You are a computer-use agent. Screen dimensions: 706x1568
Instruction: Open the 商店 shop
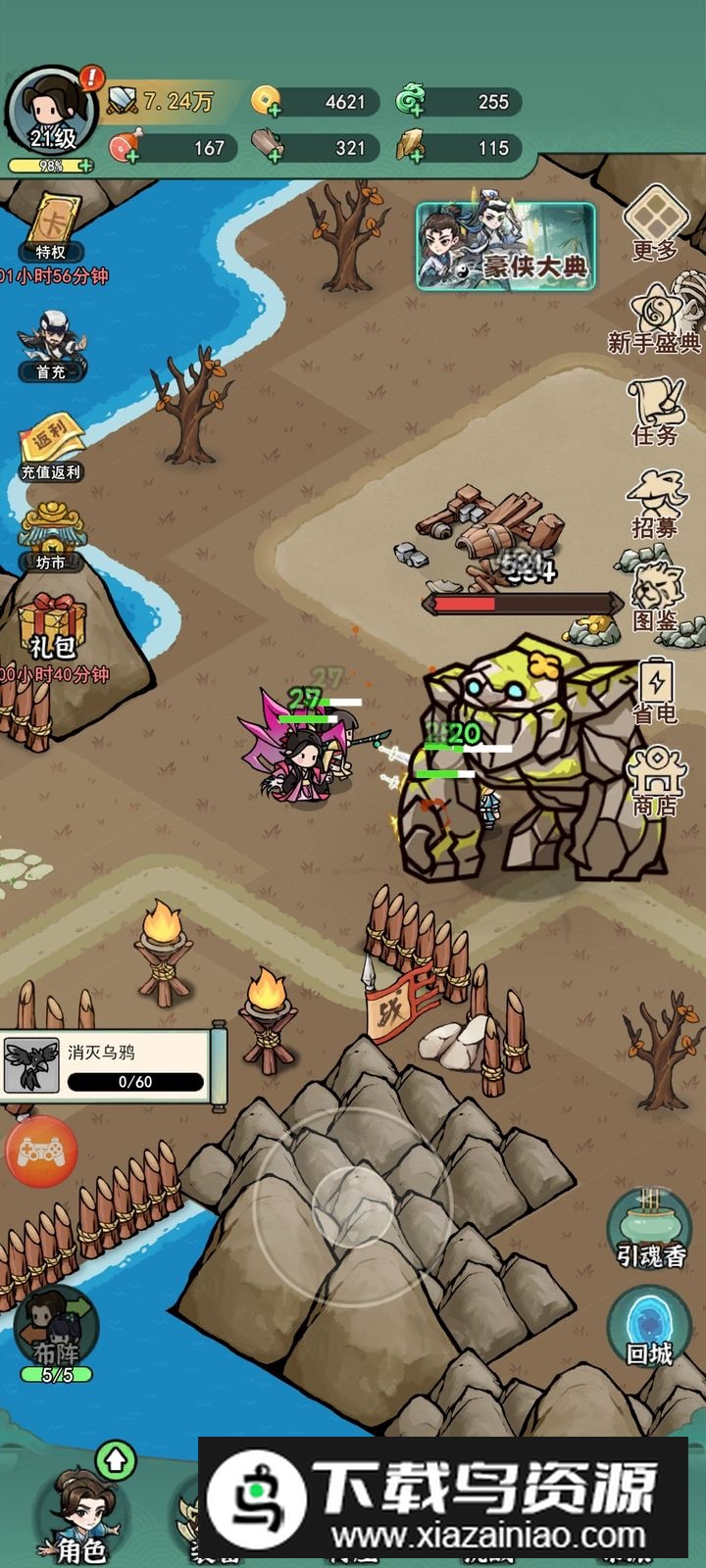655,781
